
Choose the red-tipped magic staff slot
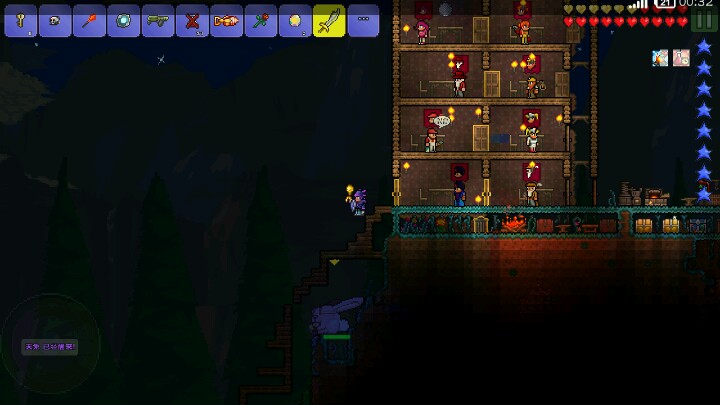click(89, 20)
